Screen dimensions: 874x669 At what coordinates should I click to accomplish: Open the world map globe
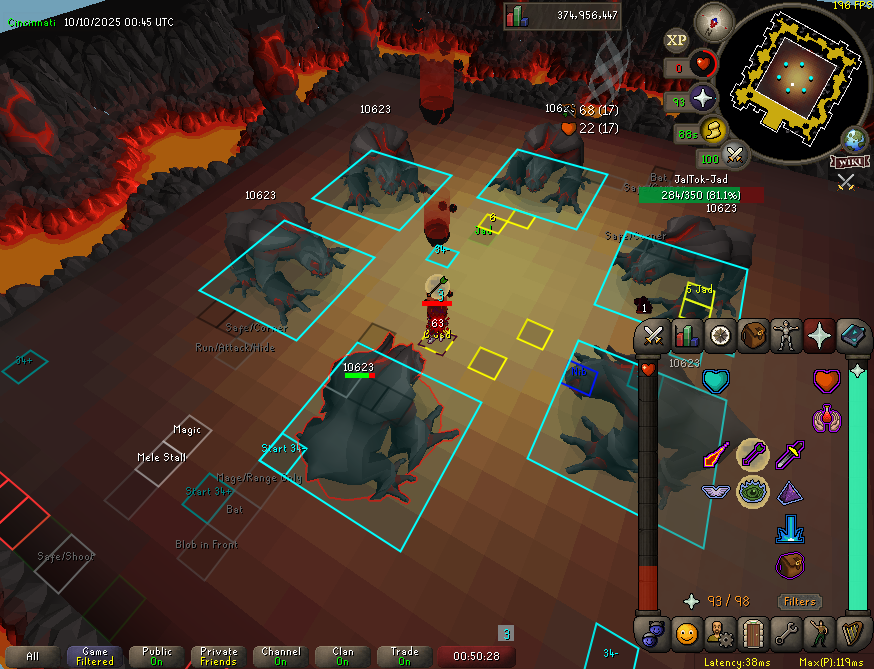coord(855,138)
